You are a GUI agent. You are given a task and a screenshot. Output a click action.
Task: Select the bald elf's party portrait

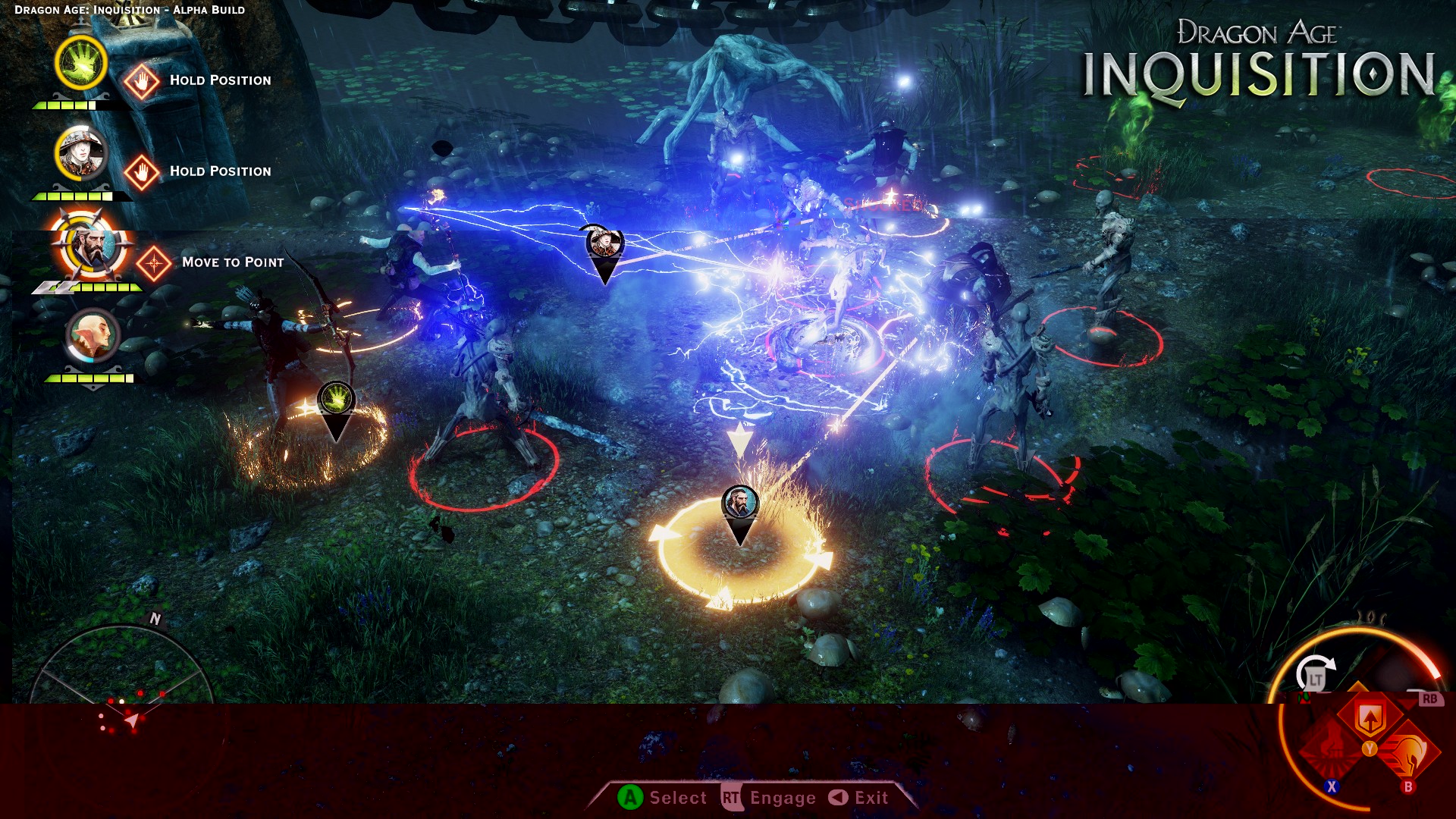click(x=93, y=336)
